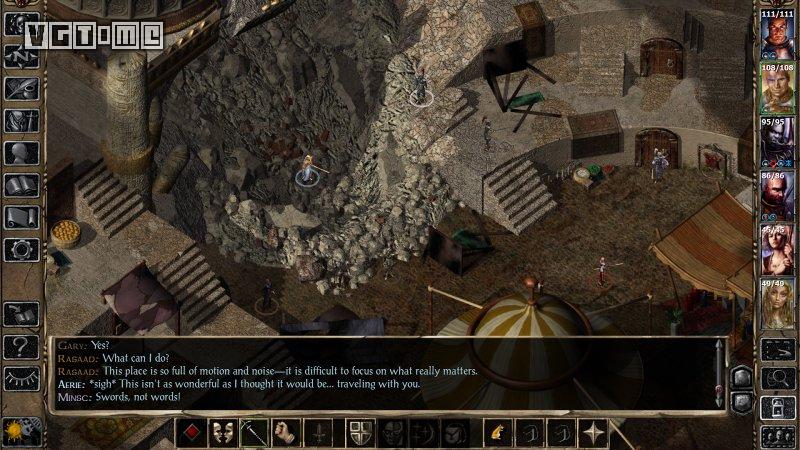Open the character record head icon
The image size is (800, 450).
[22, 154]
